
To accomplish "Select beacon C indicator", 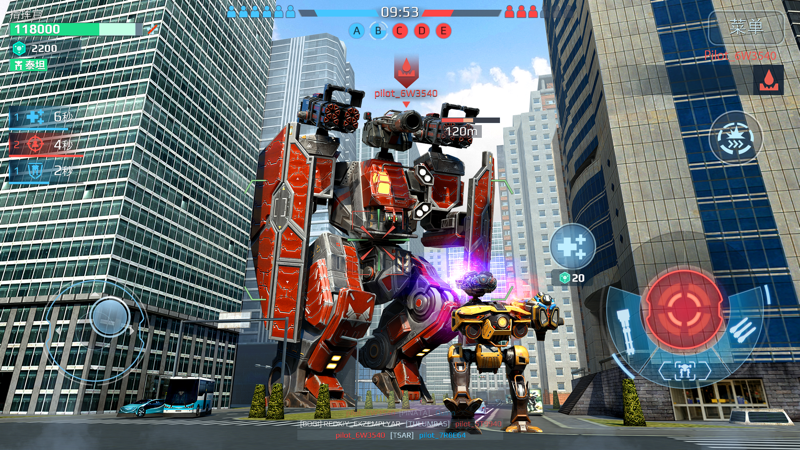I will point(400,31).
